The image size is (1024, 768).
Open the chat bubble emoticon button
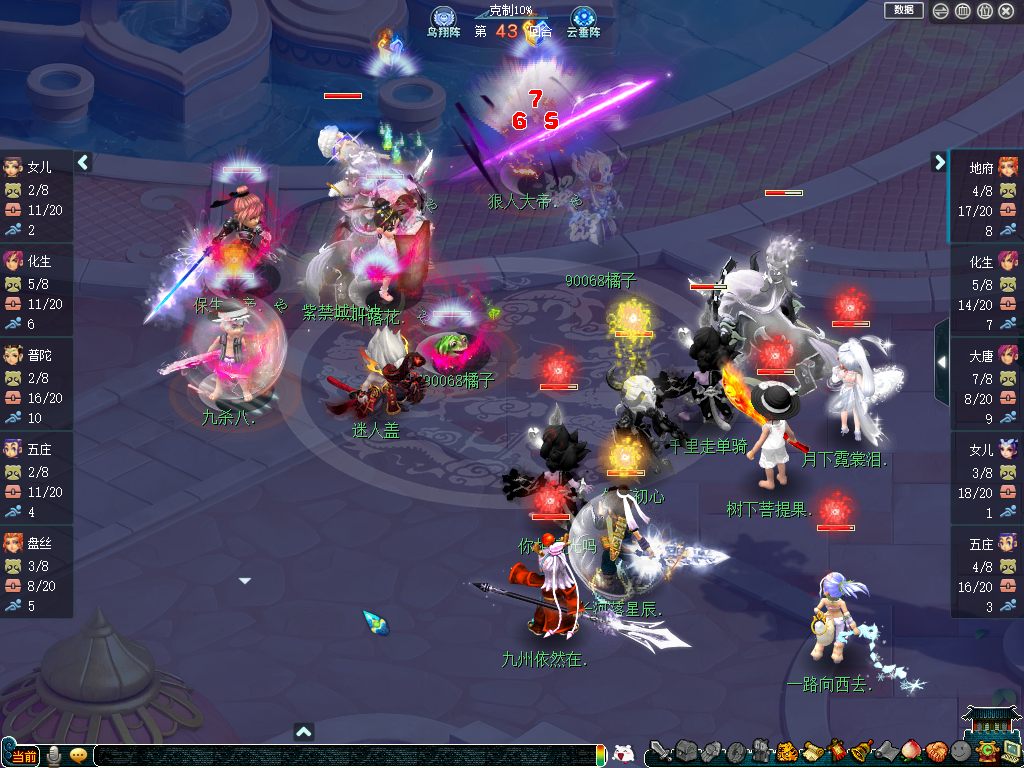pyautogui.click(x=79, y=755)
